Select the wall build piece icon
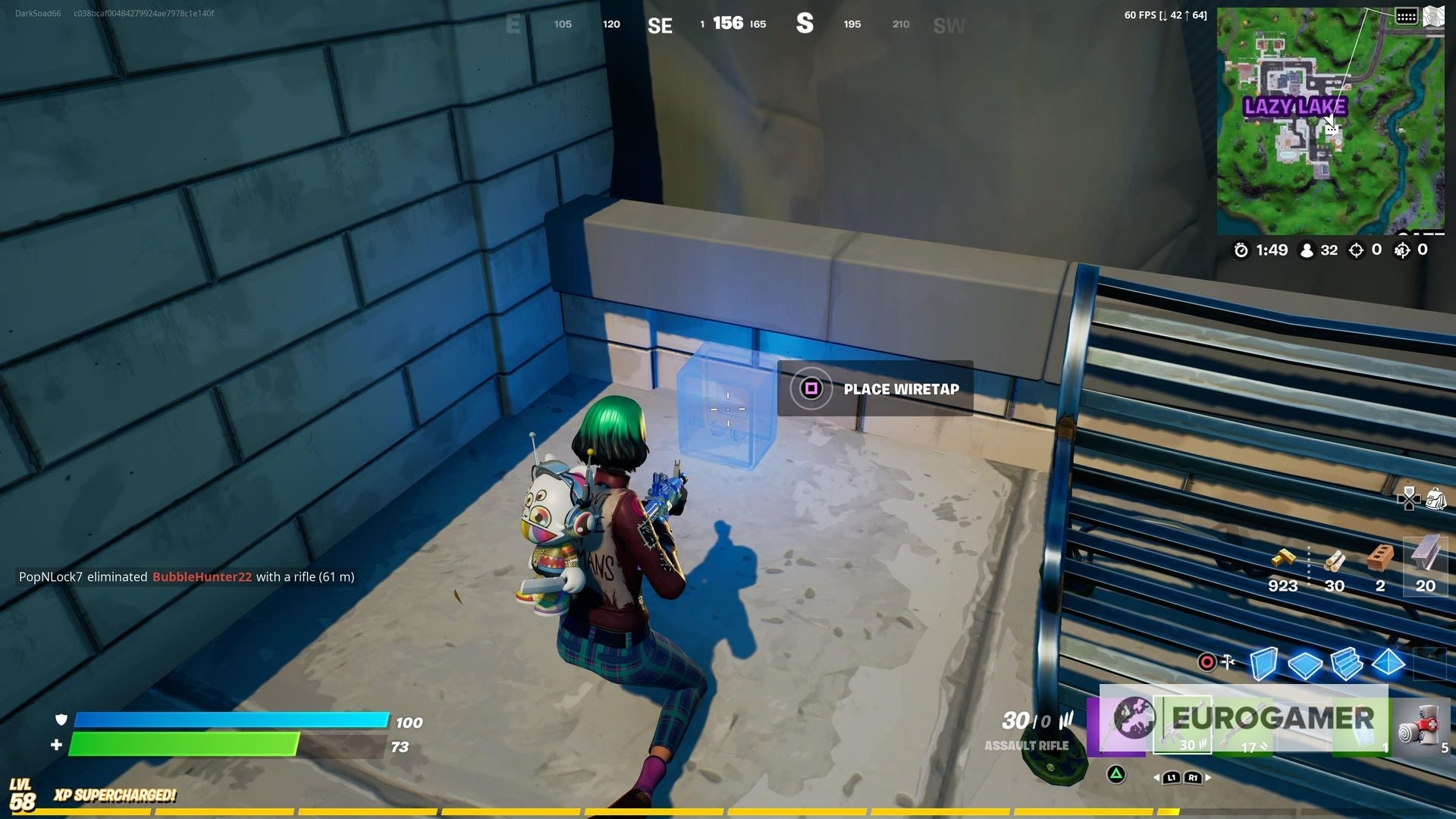1456x819 pixels. (x=1263, y=664)
